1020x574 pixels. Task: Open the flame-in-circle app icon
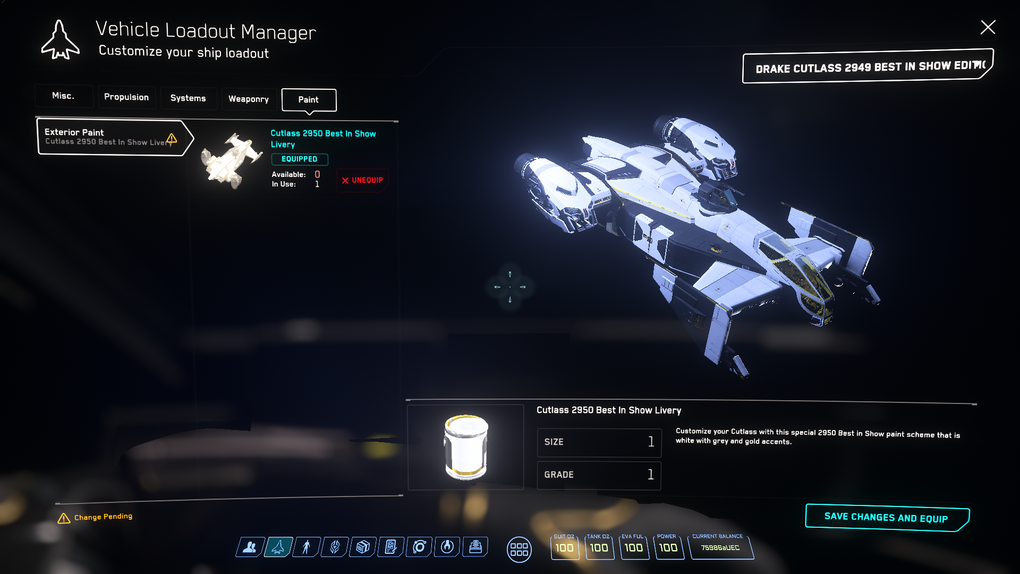pyautogui.click(x=448, y=547)
